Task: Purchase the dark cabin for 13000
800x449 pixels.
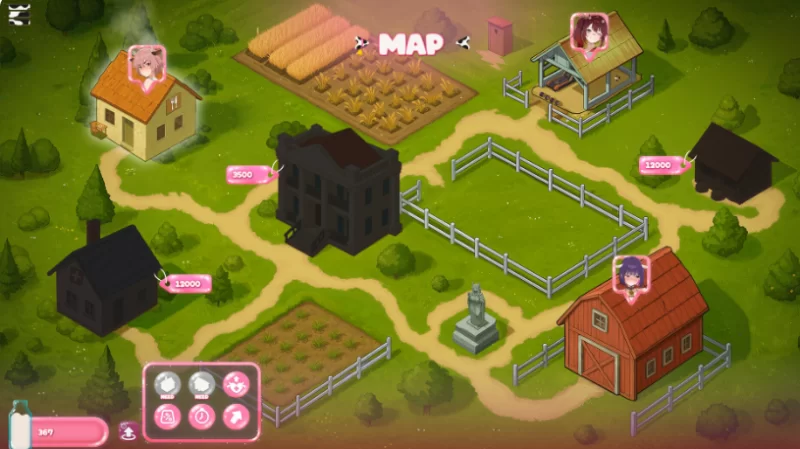Action: tap(187, 284)
